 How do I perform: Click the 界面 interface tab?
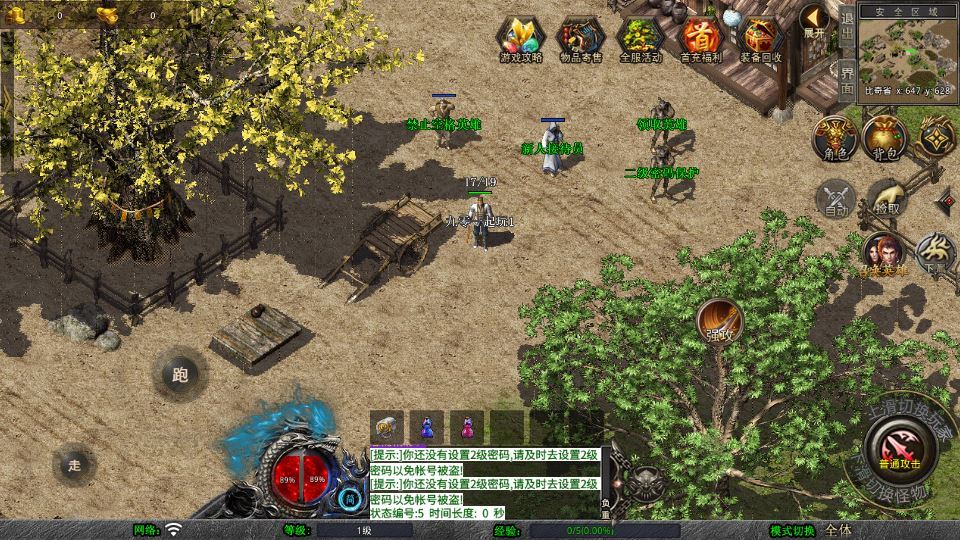pyautogui.click(x=846, y=81)
